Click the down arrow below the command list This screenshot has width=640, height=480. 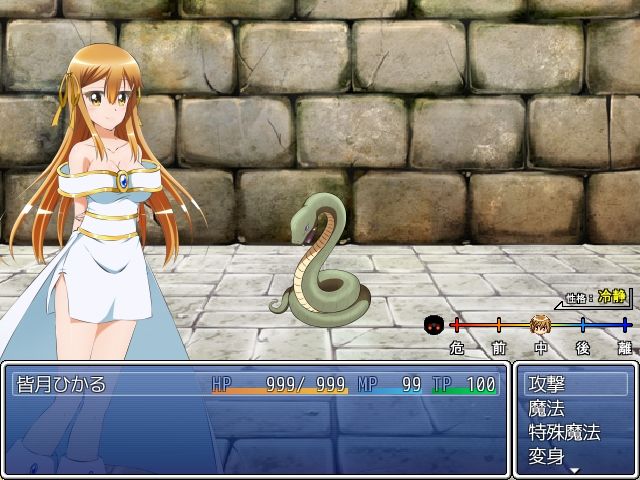click(x=574, y=470)
